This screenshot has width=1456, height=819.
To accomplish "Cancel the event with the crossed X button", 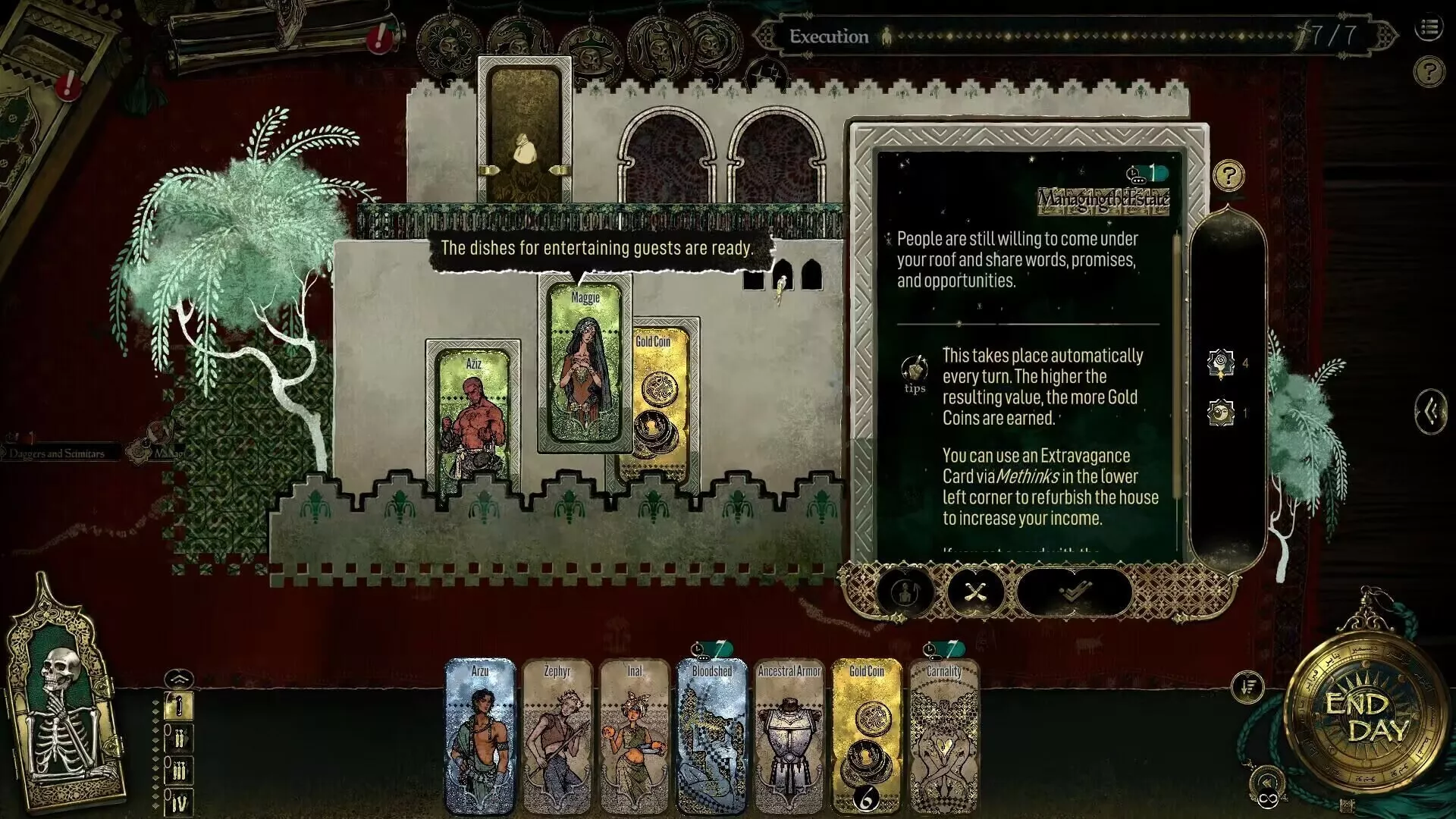I will tap(974, 591).
